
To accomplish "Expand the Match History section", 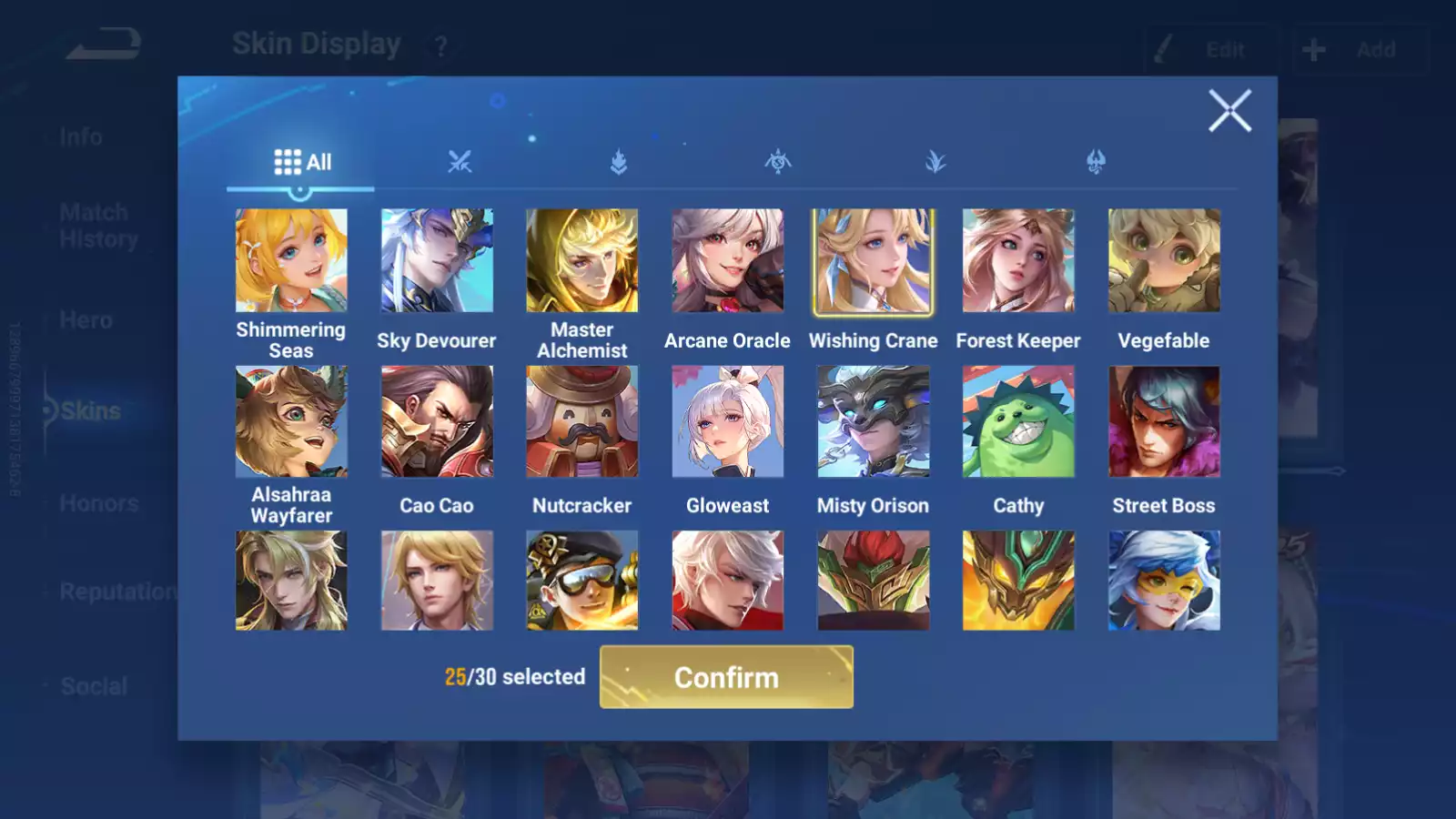I will point(94,225).
